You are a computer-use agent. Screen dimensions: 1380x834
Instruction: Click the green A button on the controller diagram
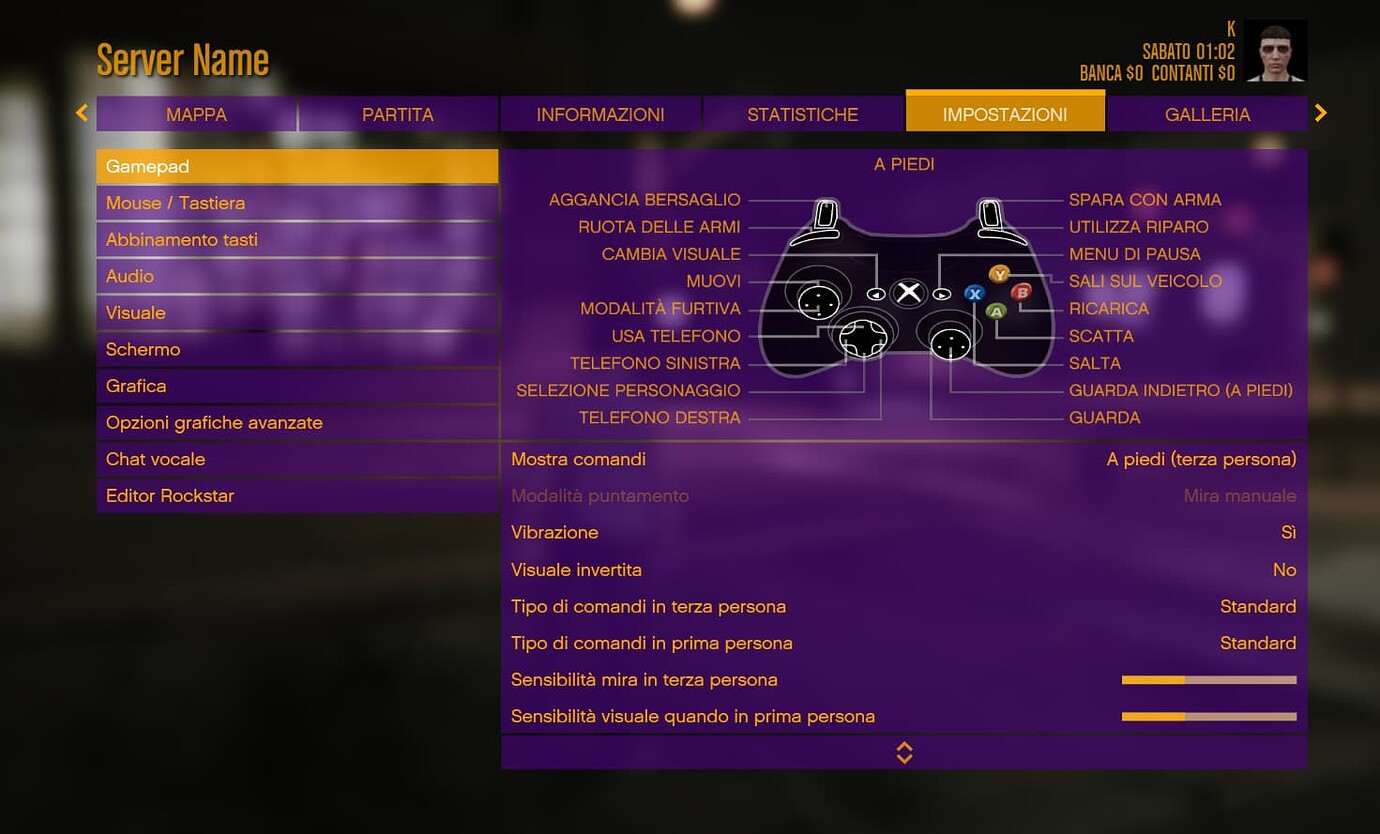pos(995,311)
